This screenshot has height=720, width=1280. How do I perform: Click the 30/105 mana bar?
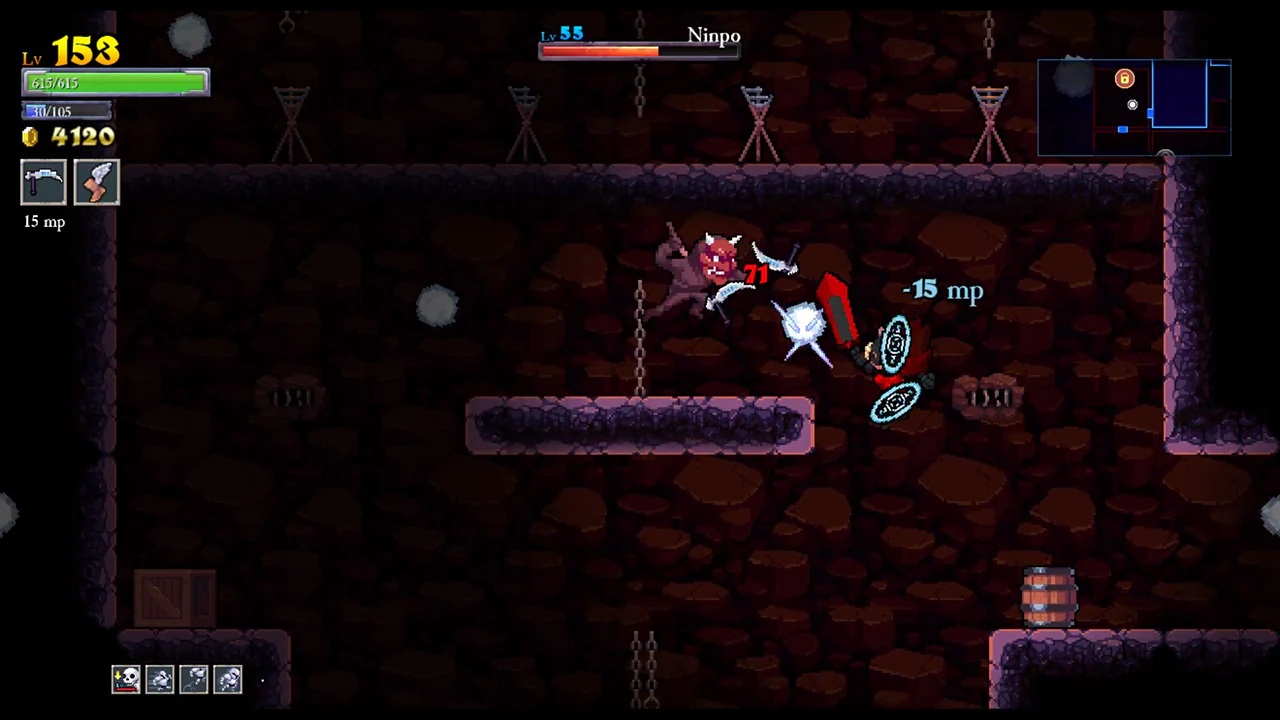pyautogui.click(x=65, y=111)
